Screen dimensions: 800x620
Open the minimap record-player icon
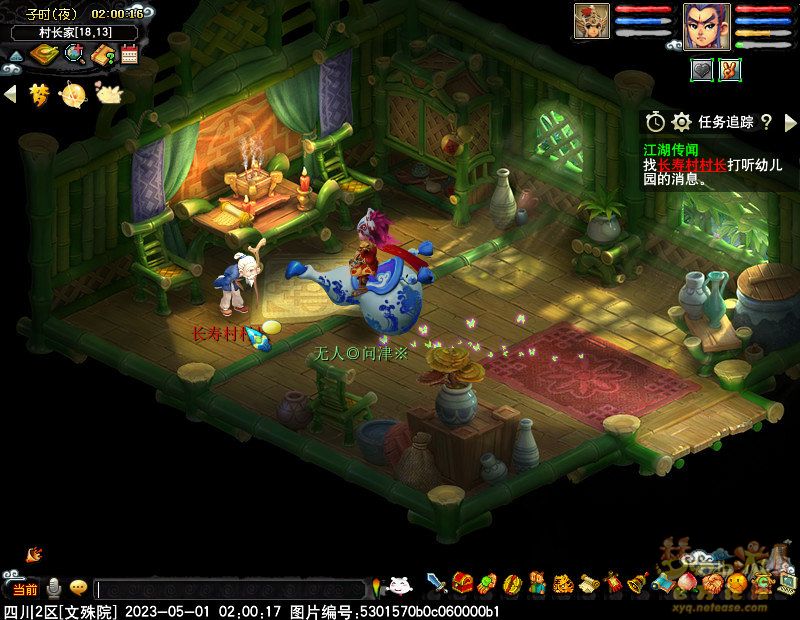pos(43,54)
